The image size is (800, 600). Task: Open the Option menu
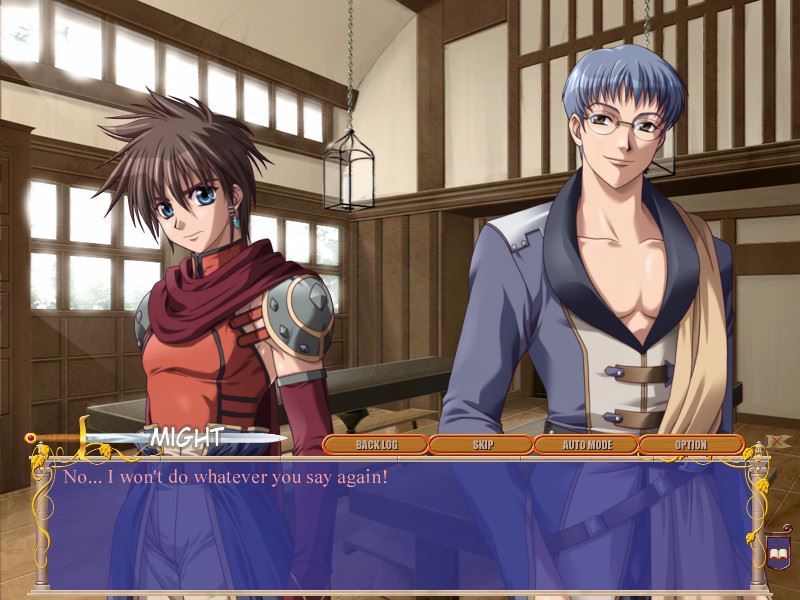point(690,444)
